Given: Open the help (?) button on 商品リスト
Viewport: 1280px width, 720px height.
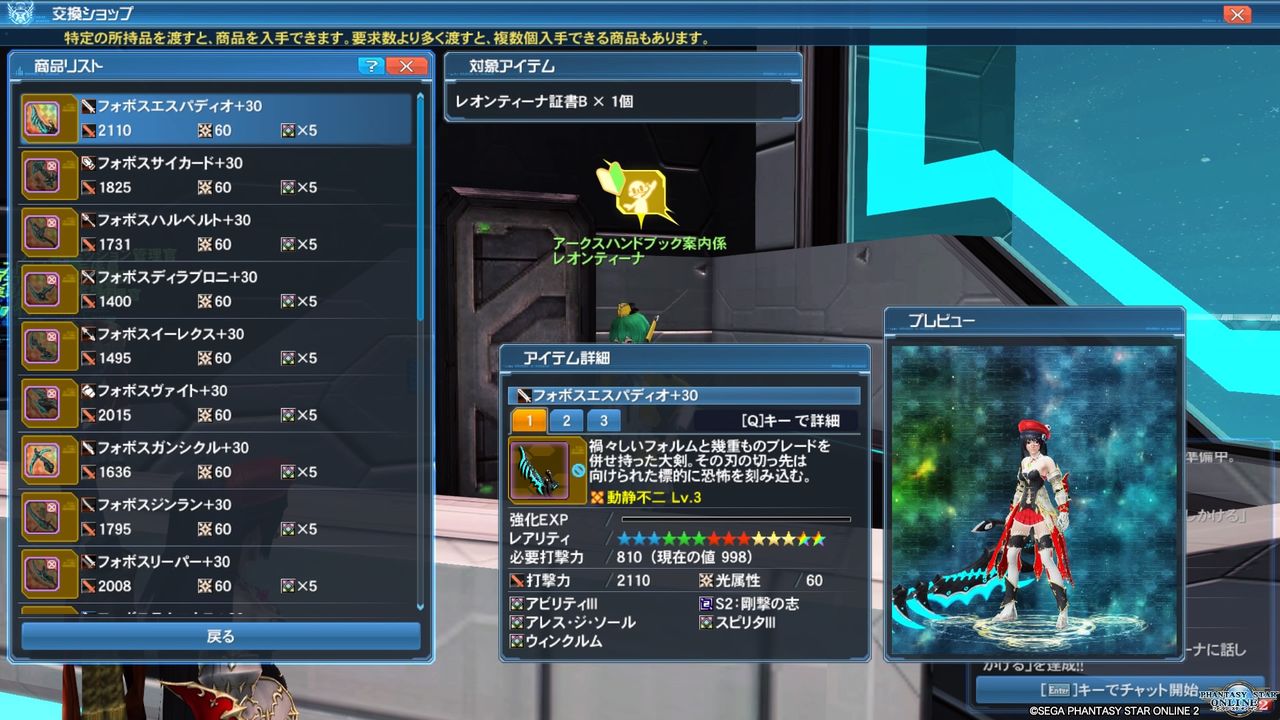Looking at the screenshot, I should [370, 66].
